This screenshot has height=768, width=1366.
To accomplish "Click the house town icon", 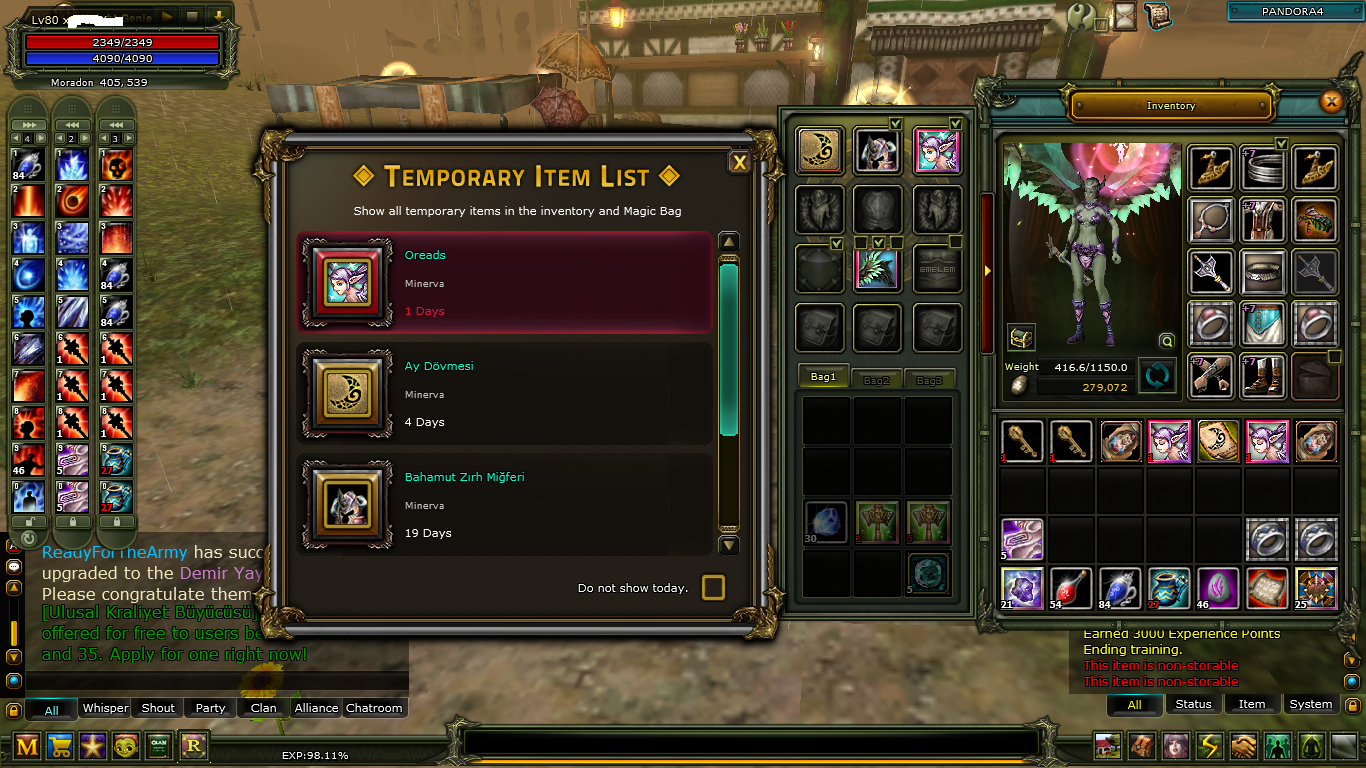I will 1107,745.
